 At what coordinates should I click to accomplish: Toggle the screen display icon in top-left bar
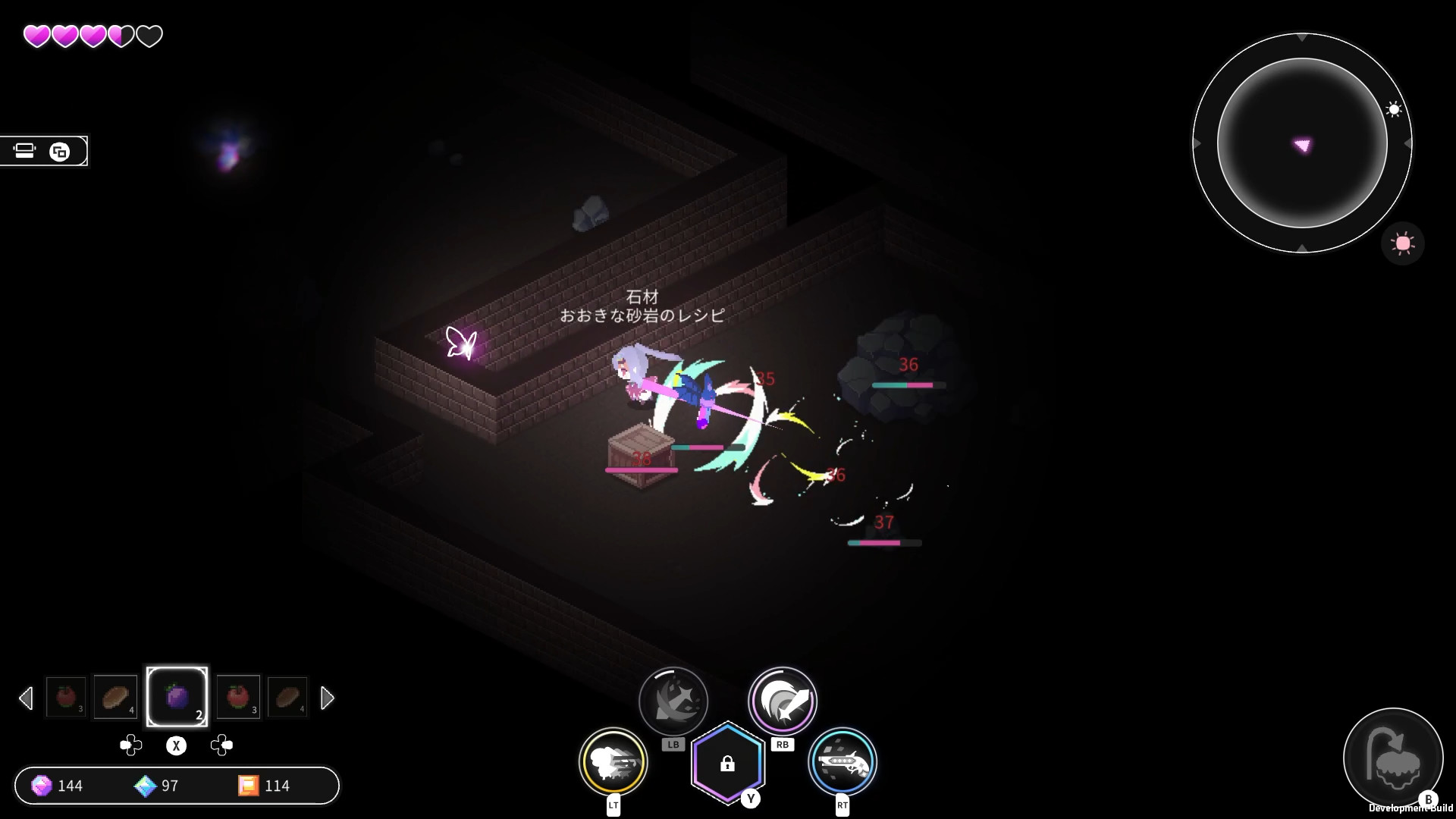point(25,151)
